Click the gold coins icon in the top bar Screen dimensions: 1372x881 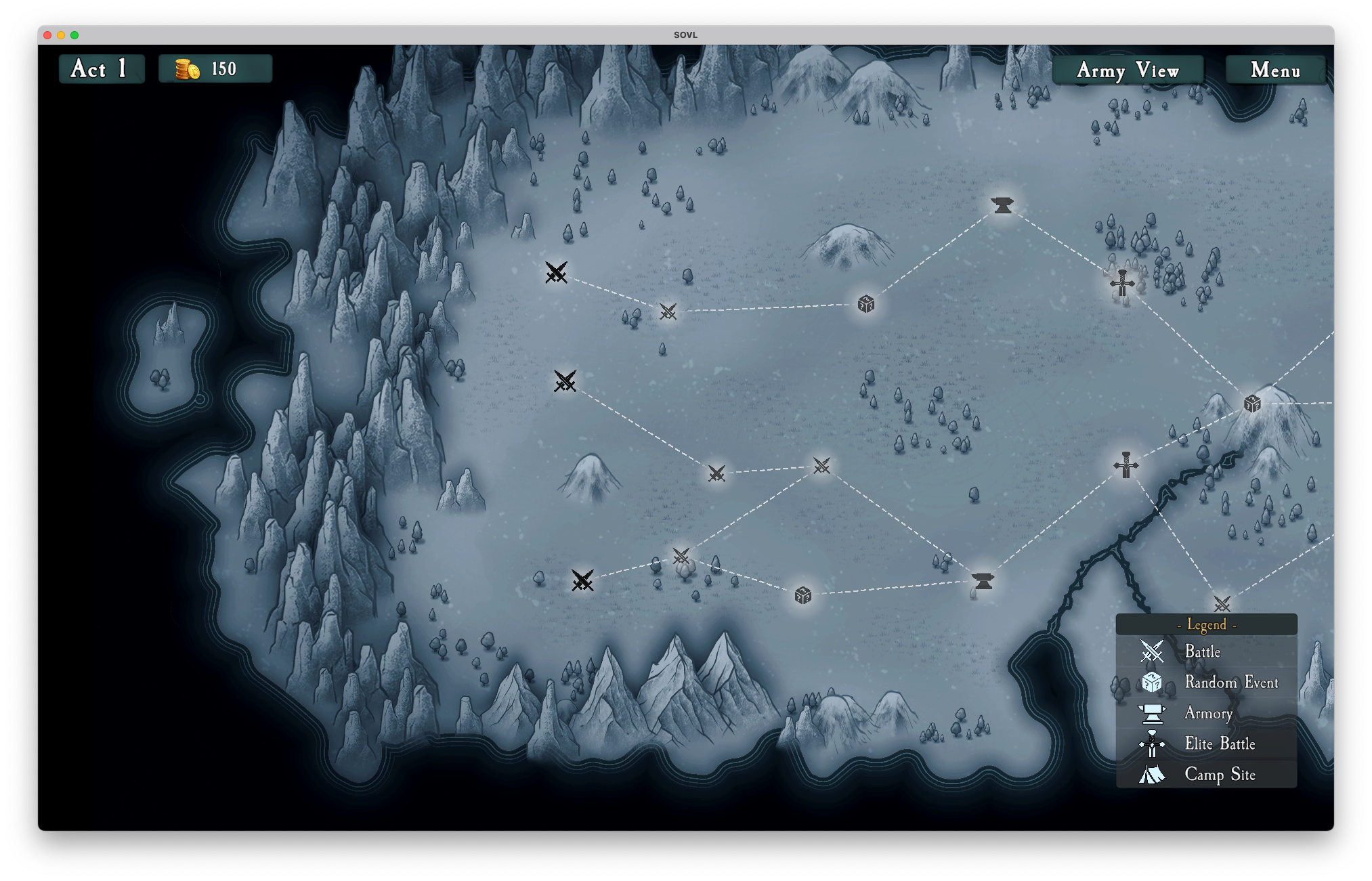pyautogui.click(x=188, y=68)
